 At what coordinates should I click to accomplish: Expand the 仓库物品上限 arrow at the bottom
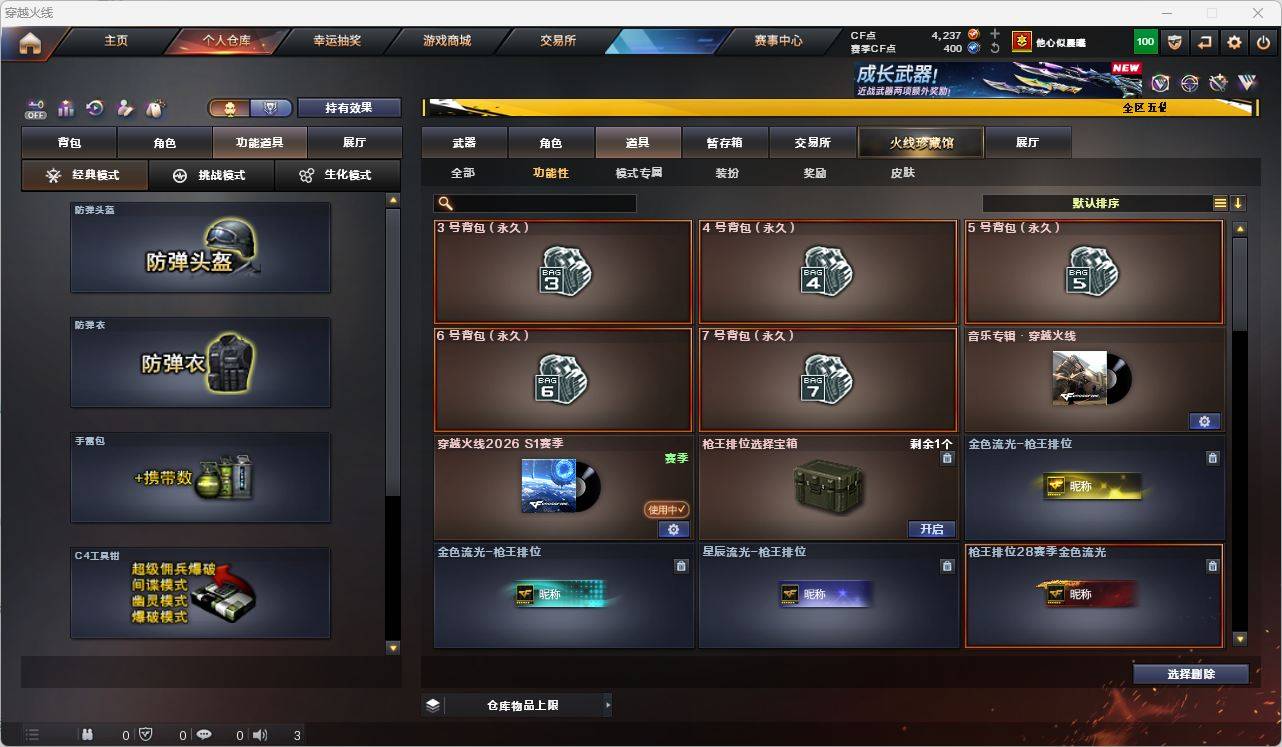tap(606, 704)
